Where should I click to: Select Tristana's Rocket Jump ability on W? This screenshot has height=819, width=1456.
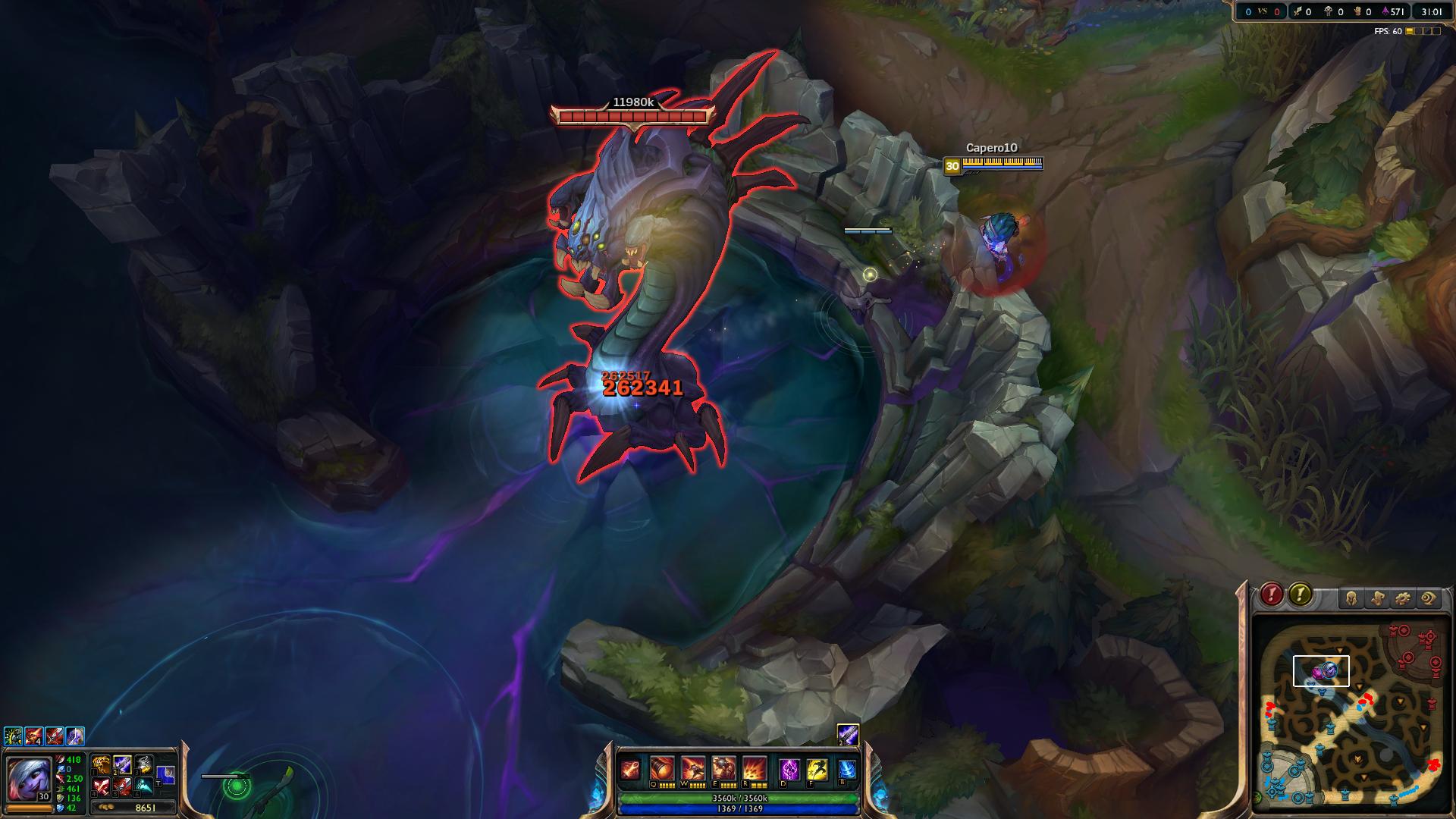tap(693, 767)
